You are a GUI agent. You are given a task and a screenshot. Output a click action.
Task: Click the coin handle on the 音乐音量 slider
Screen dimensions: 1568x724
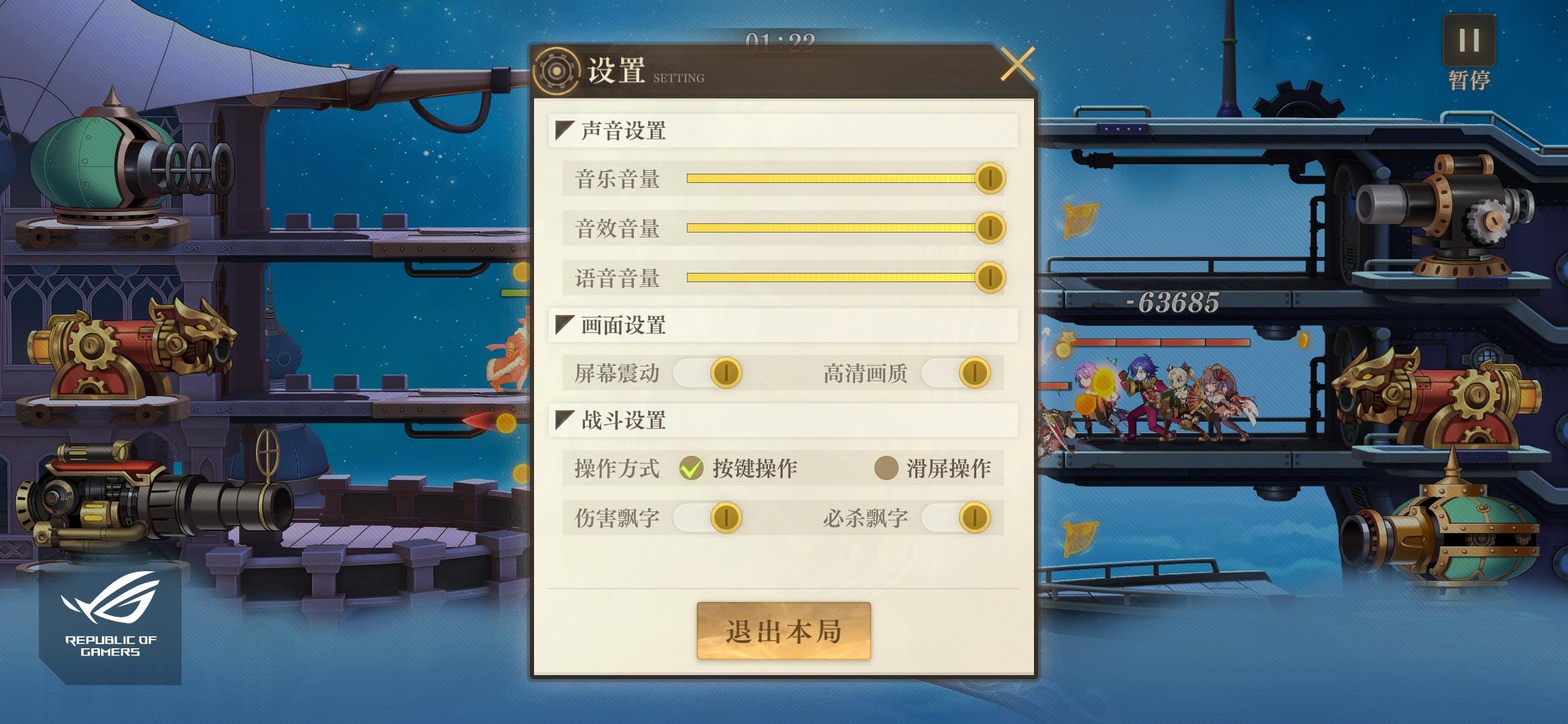[990, 178]
